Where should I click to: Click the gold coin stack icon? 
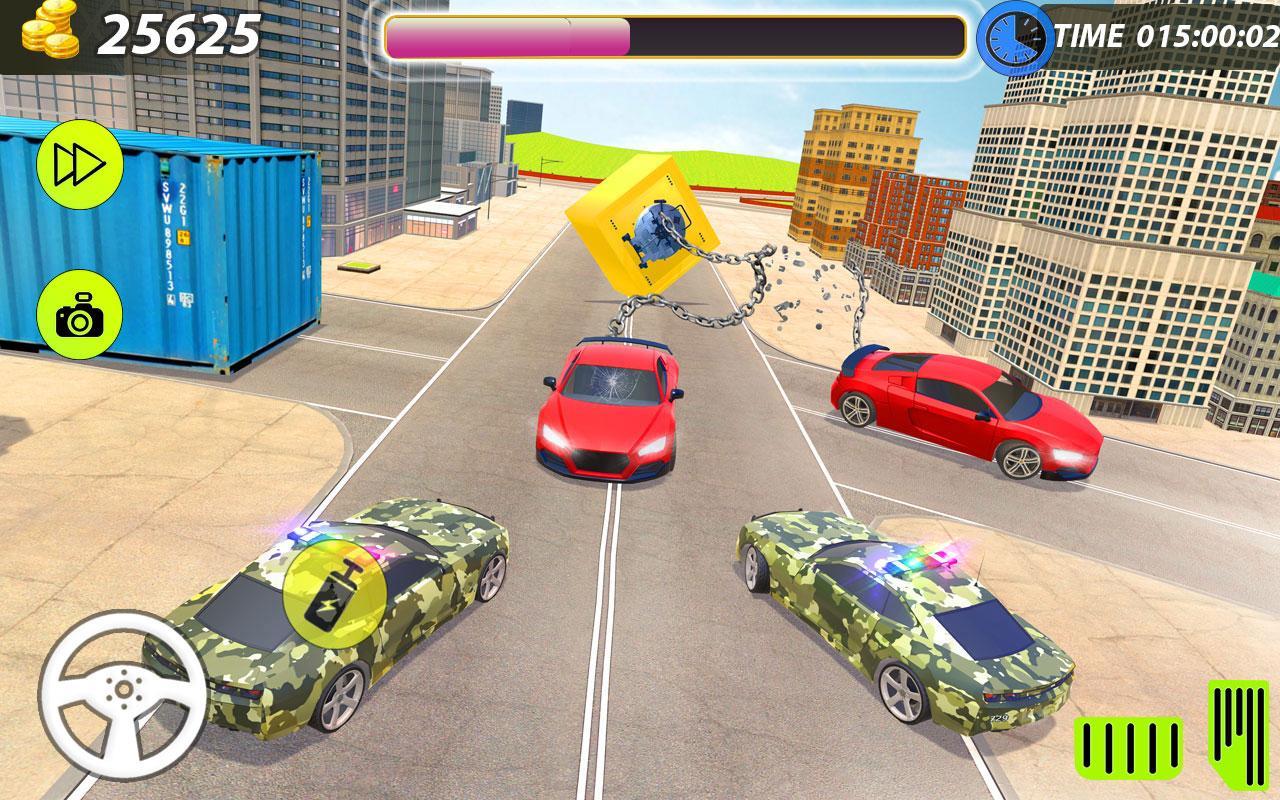(x=48, y=32)
